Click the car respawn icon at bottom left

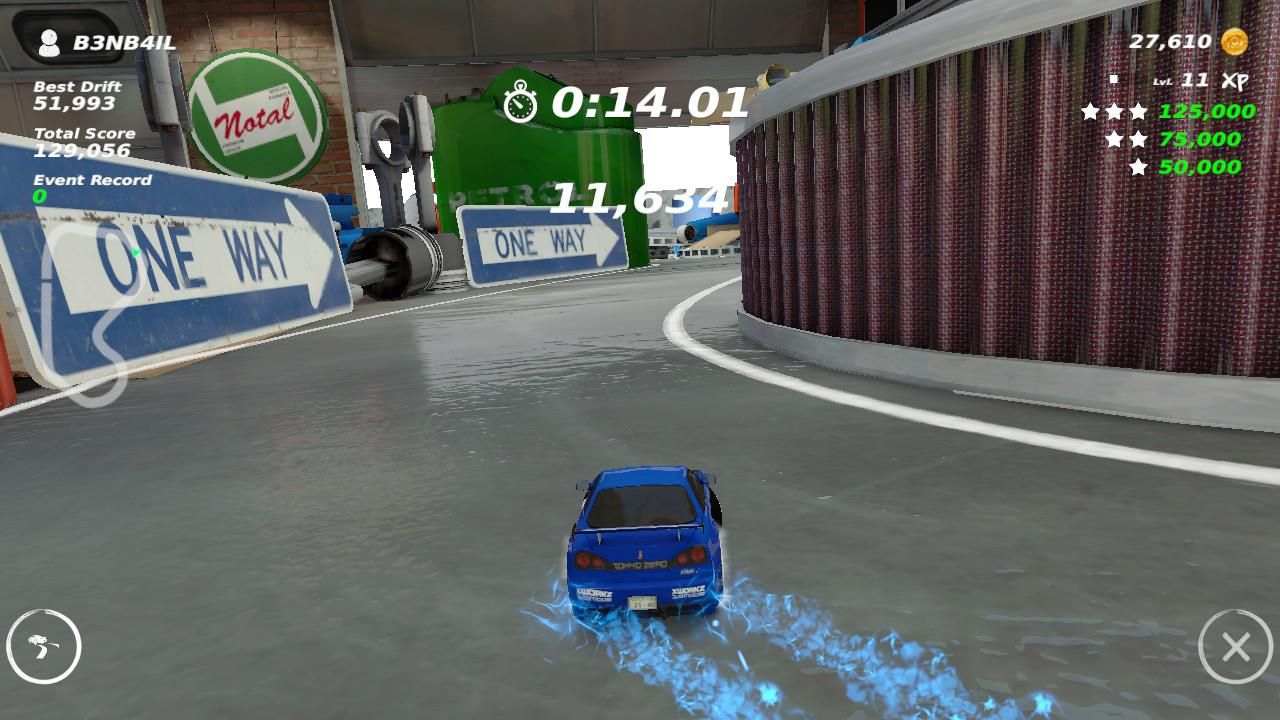tap(42, 648)
